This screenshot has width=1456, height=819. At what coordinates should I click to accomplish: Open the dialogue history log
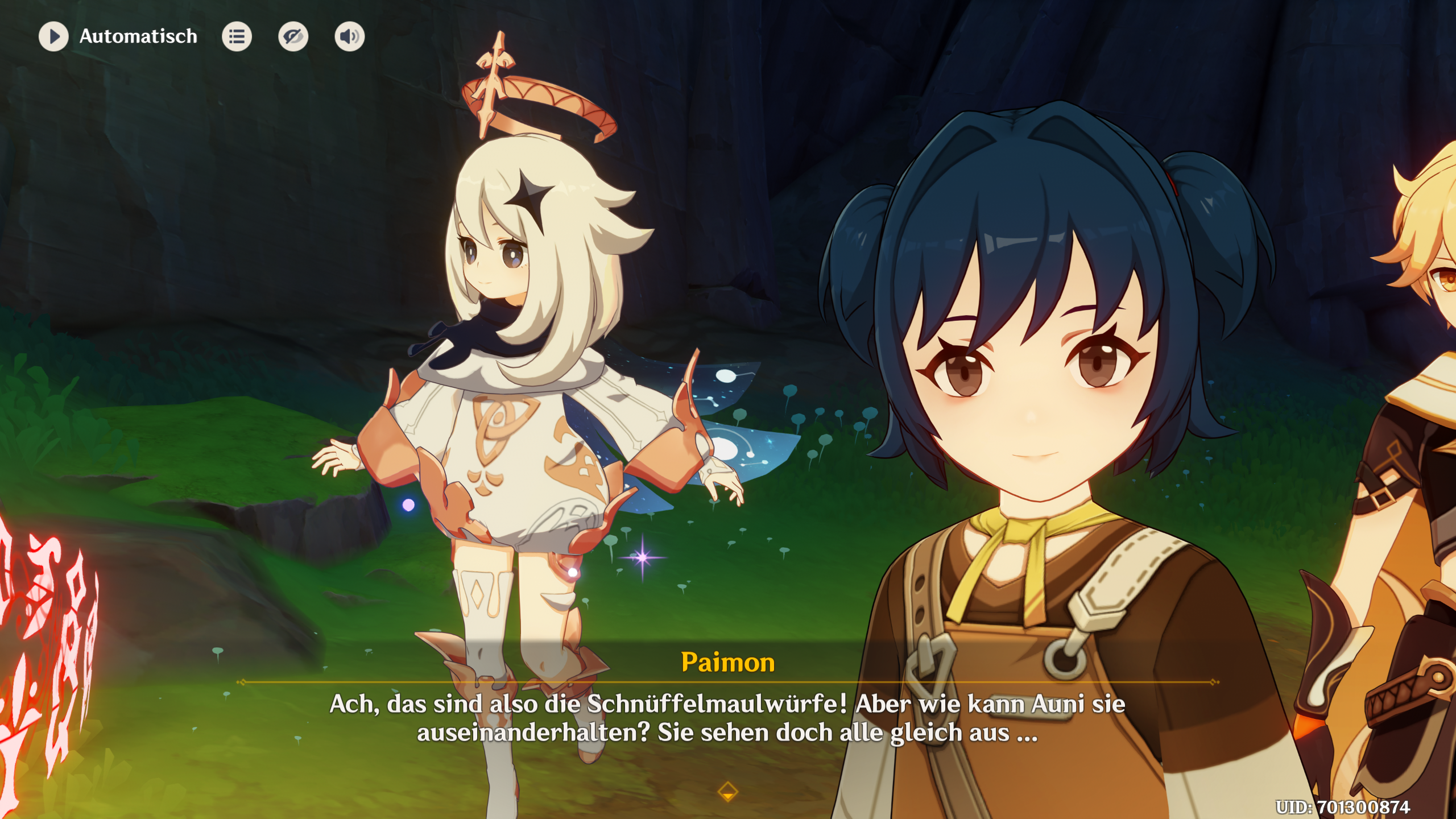tap(237, 36)
